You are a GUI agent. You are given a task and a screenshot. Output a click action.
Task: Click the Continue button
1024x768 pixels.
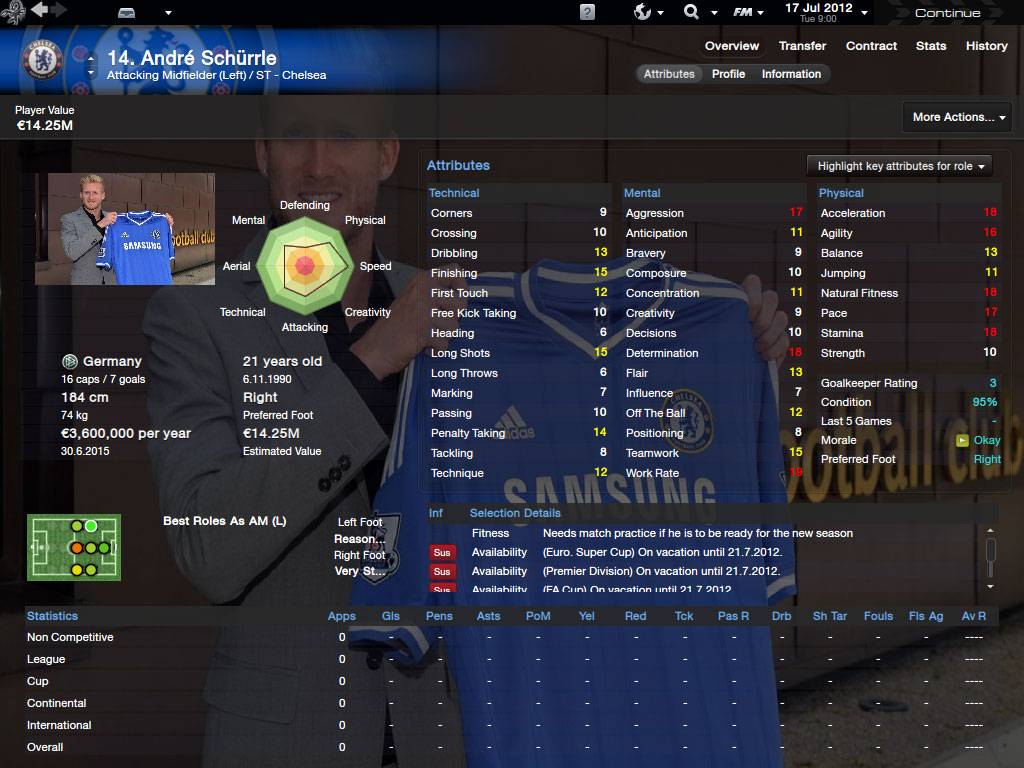click(x=947, y=13)
